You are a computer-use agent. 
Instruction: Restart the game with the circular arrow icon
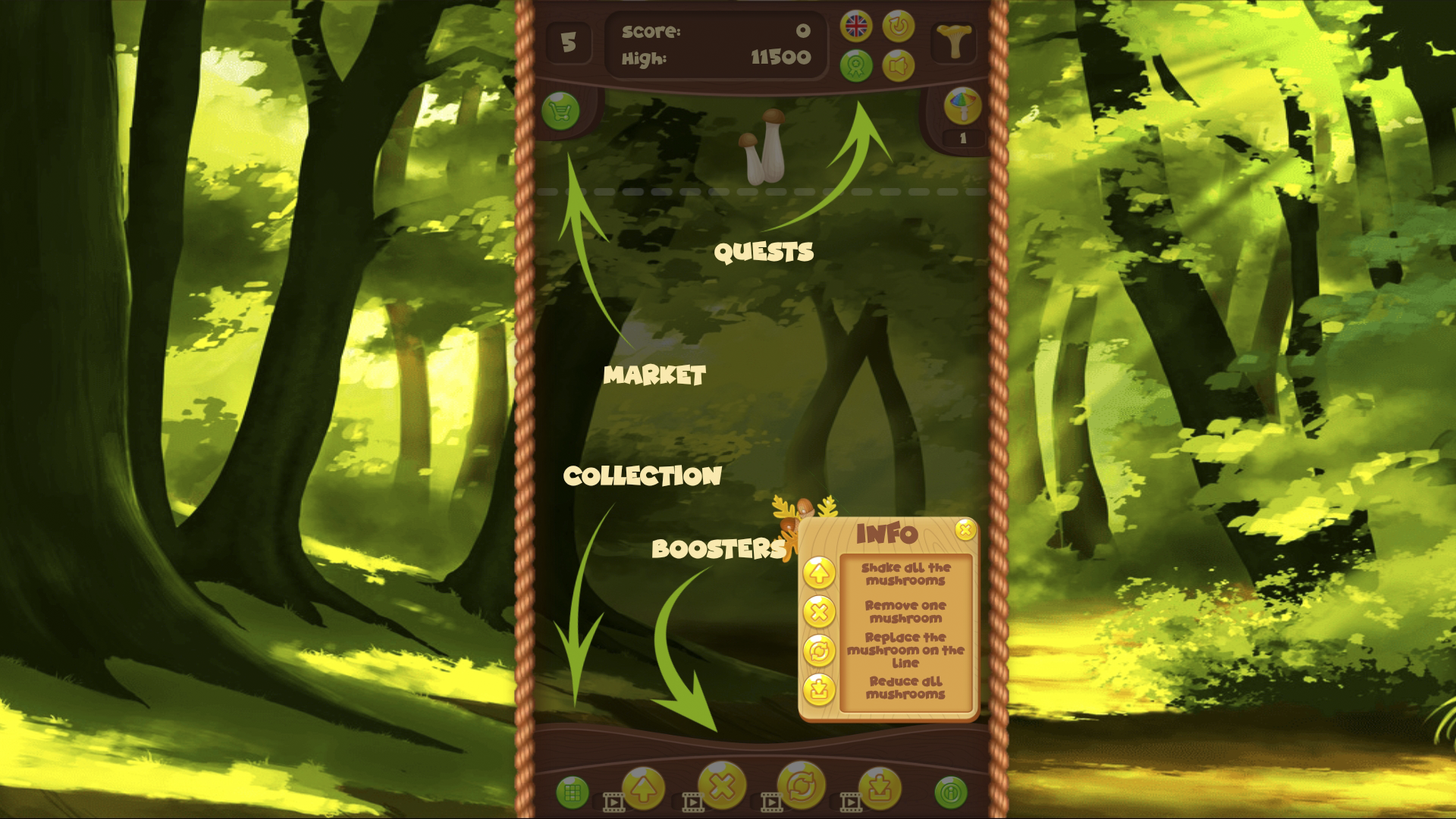click(898, 27)
